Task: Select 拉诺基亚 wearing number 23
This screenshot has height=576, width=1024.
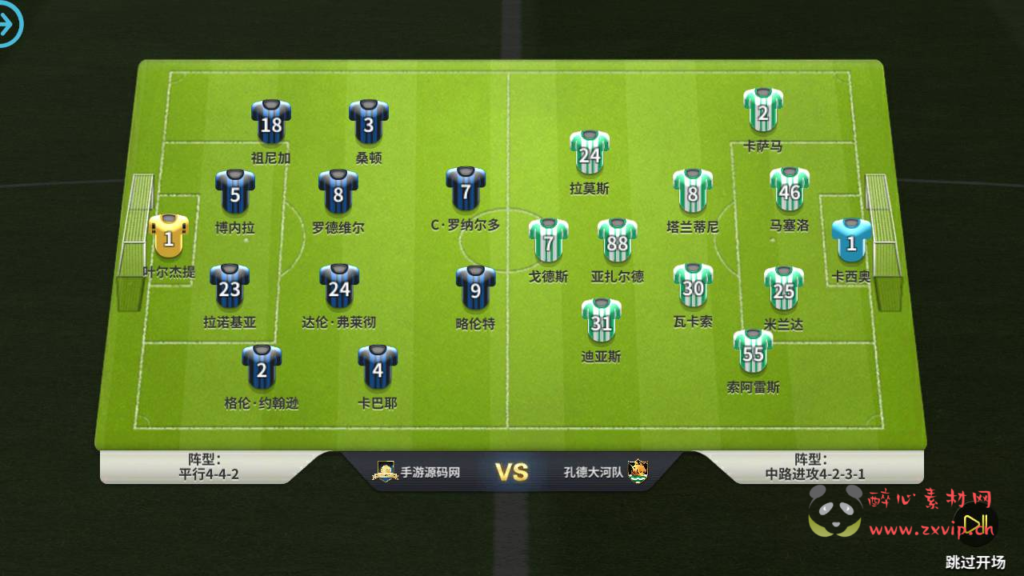Action: (x=229, y=287)
